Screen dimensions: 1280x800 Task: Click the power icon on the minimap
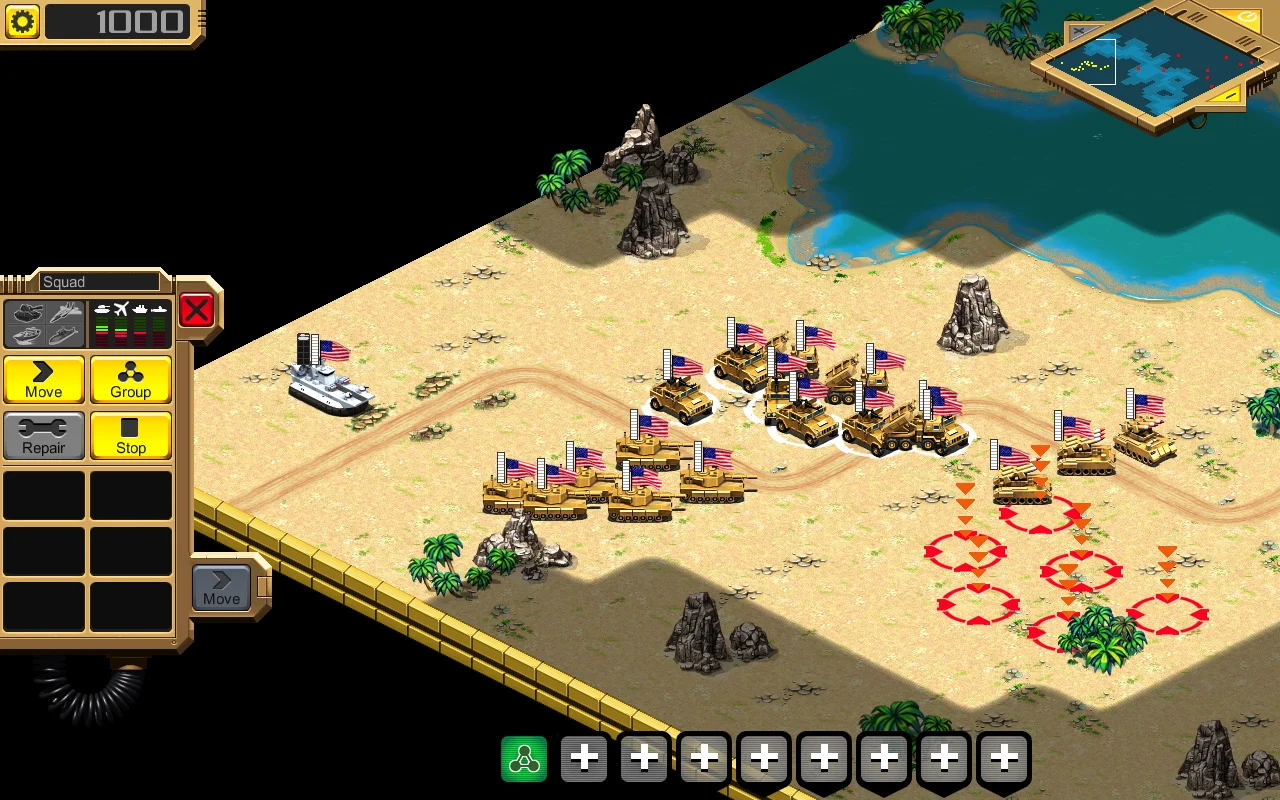point(1249,16)
